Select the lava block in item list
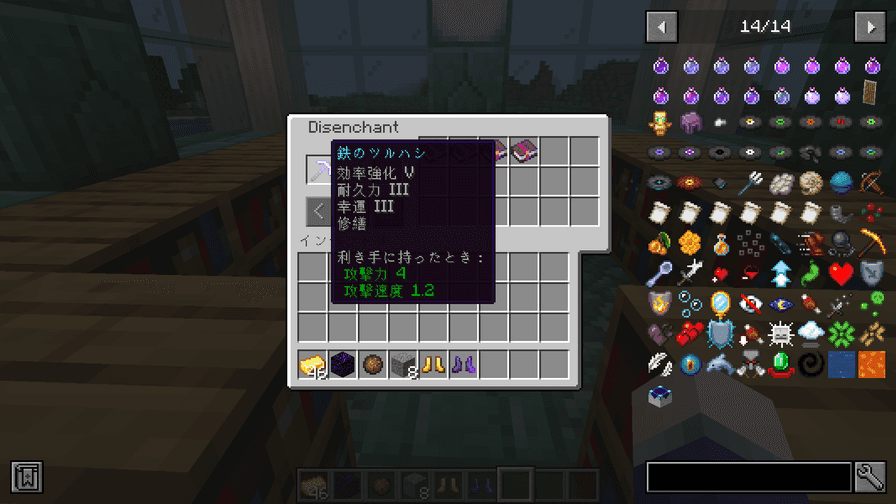 (x=871, y=363)
